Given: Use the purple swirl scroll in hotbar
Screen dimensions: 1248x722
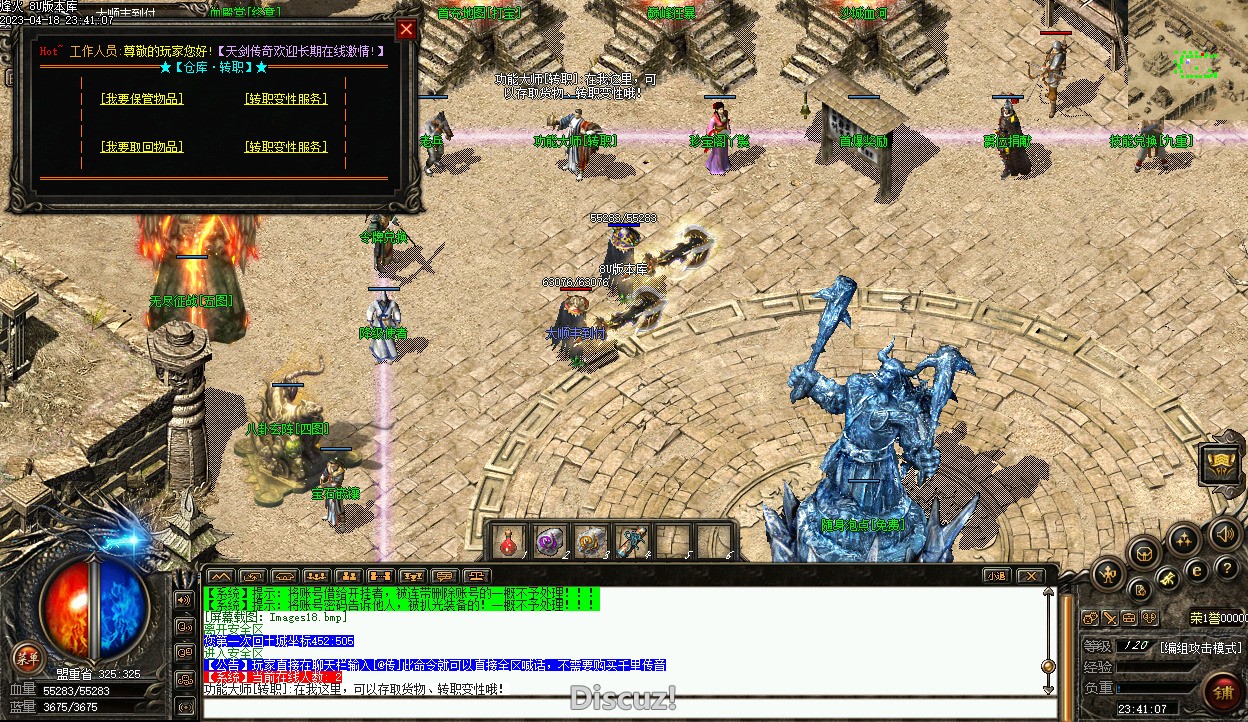Looking at the screenshot, I should (x=550, y=542).
